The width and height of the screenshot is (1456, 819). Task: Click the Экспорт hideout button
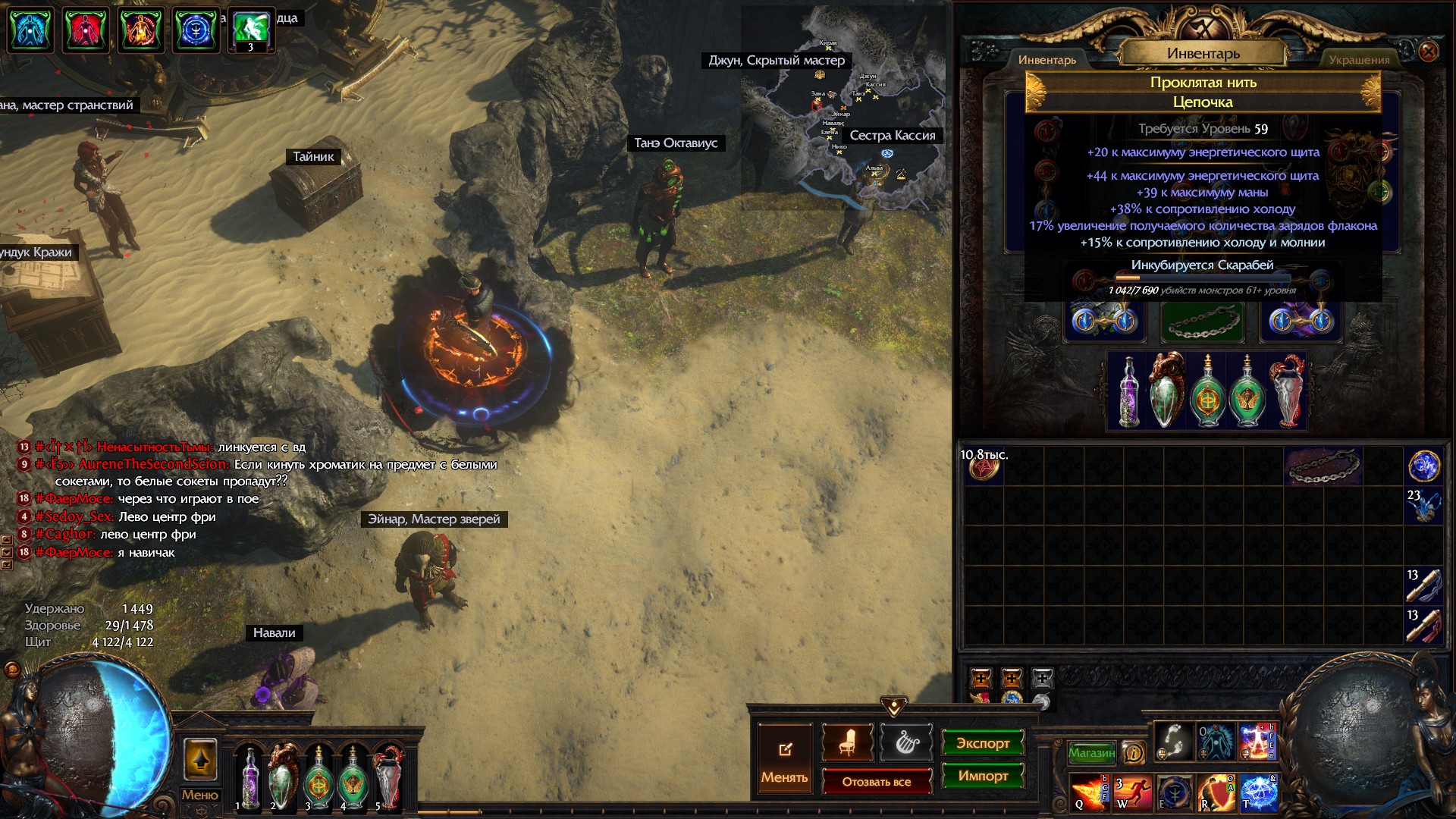[x=982, y=743]
